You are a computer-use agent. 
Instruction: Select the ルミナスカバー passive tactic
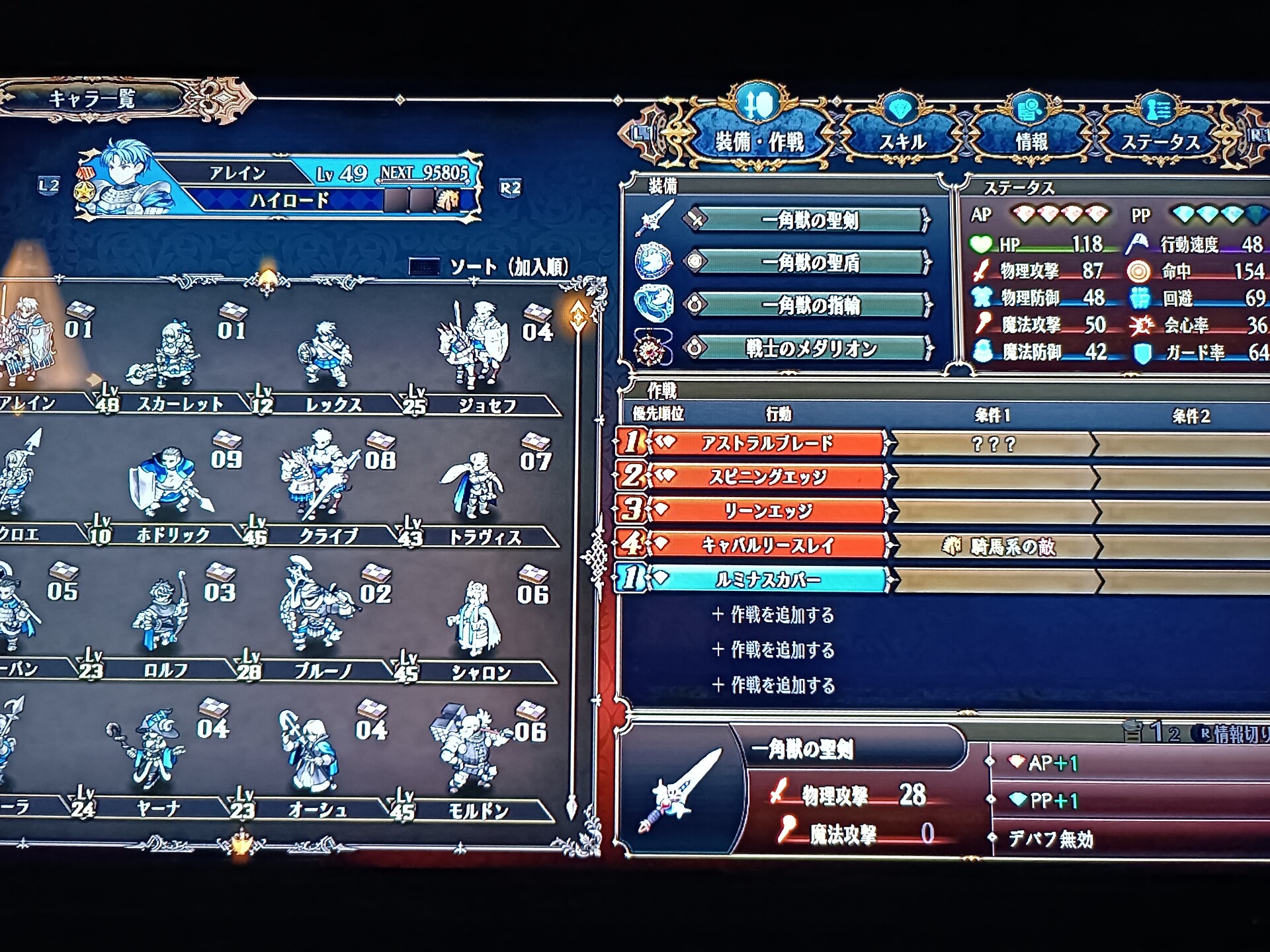point(766,579)
